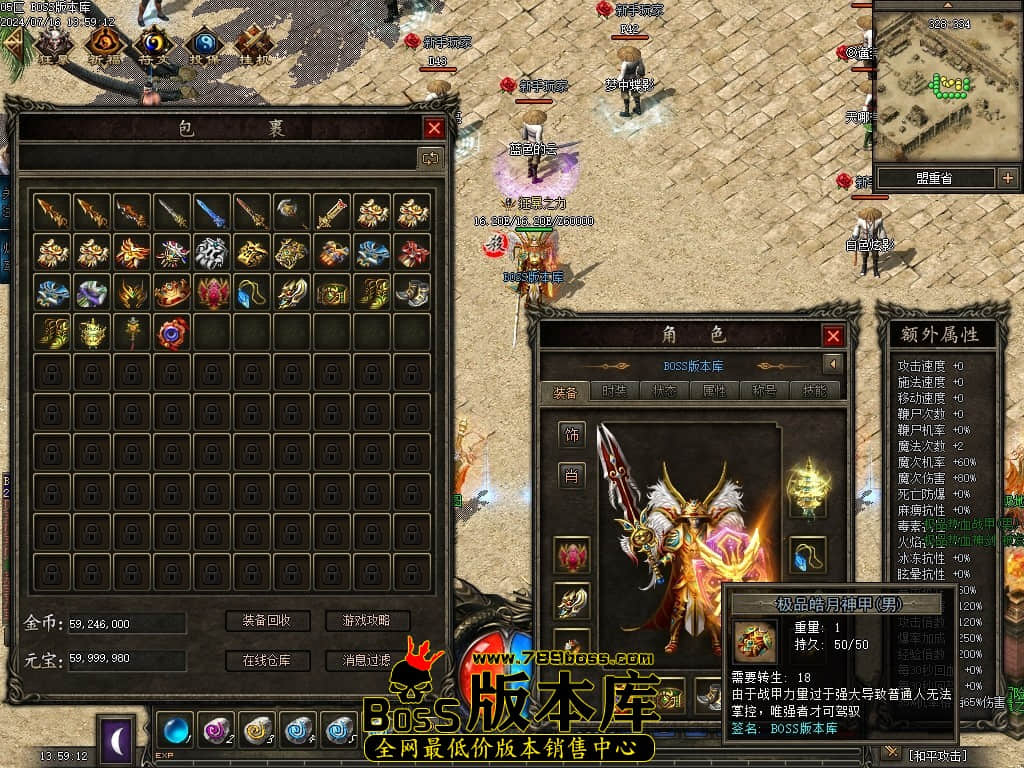Collapse the extra attributes panel arrow
The width and height of the screenshot is (1024, 768).
pos(832,363)
